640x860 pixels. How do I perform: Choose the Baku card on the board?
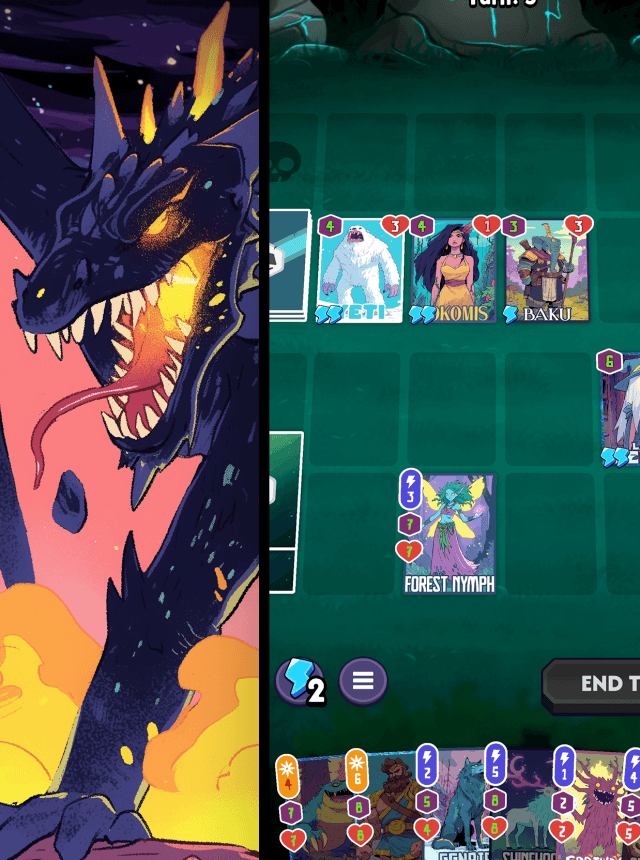(x=546, y=270)
